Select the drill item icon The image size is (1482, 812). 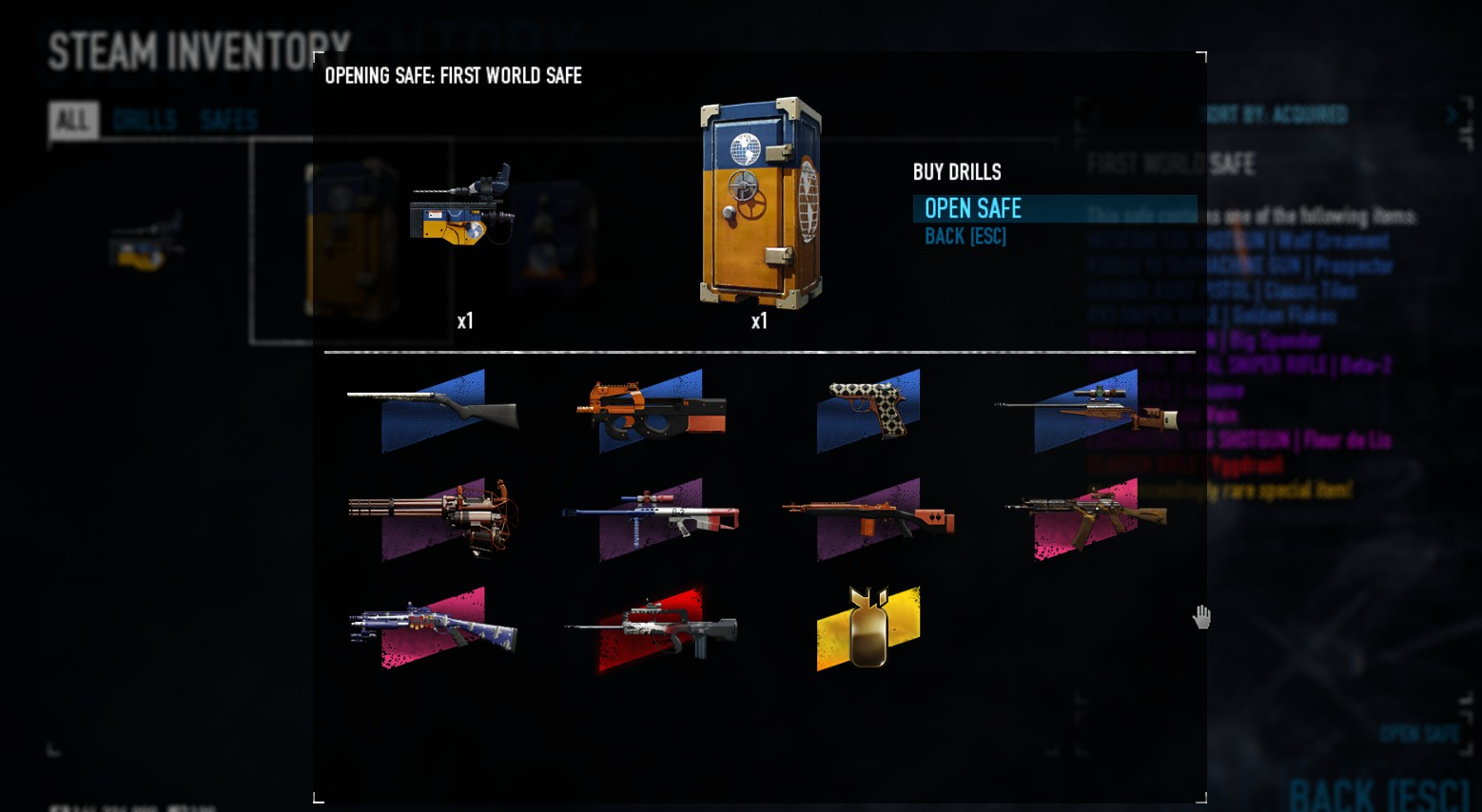(x=461, y=204)
